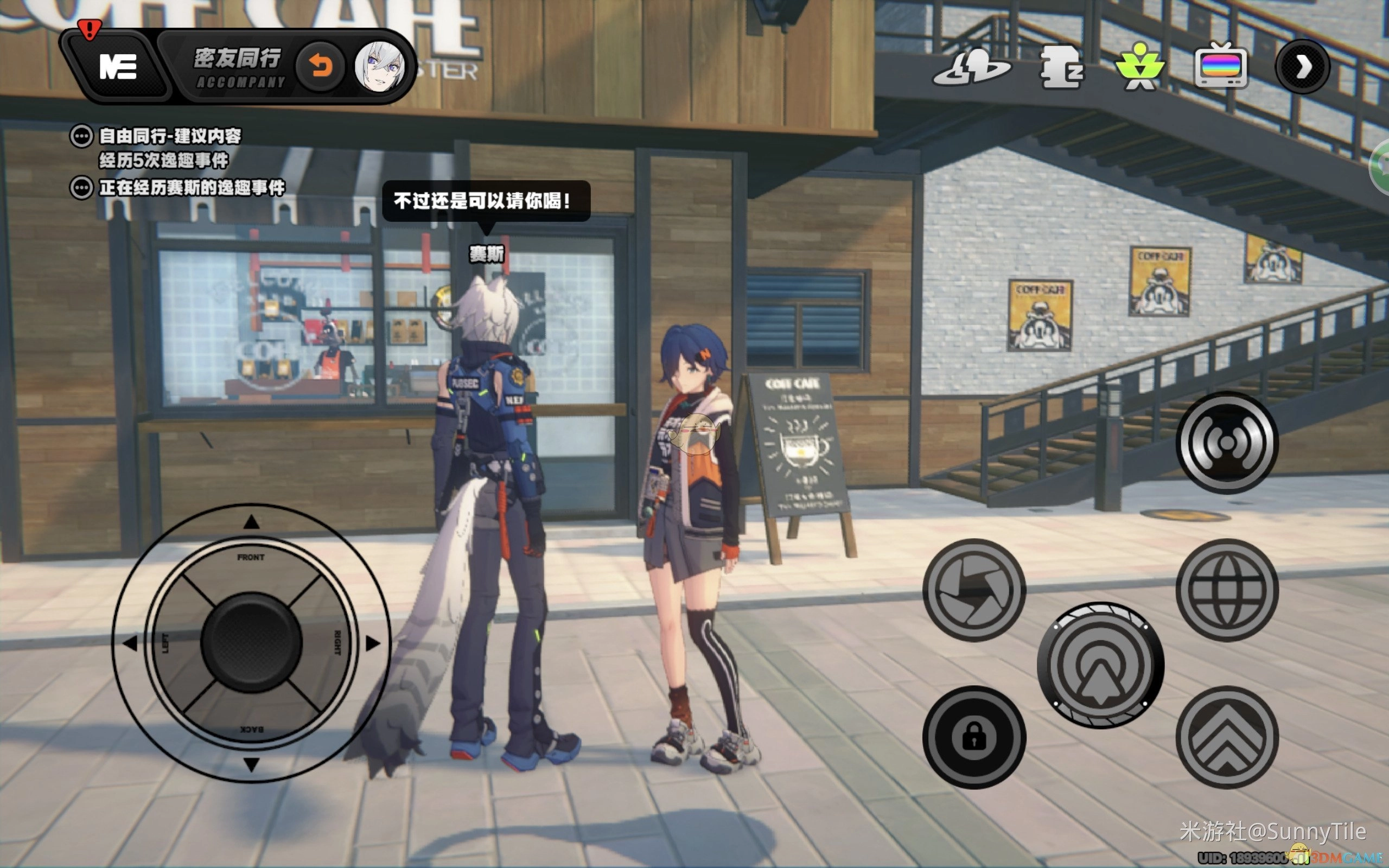Tap the virtual joystick center knob
The image size is (1389, 868).
[x=251, y=642]
